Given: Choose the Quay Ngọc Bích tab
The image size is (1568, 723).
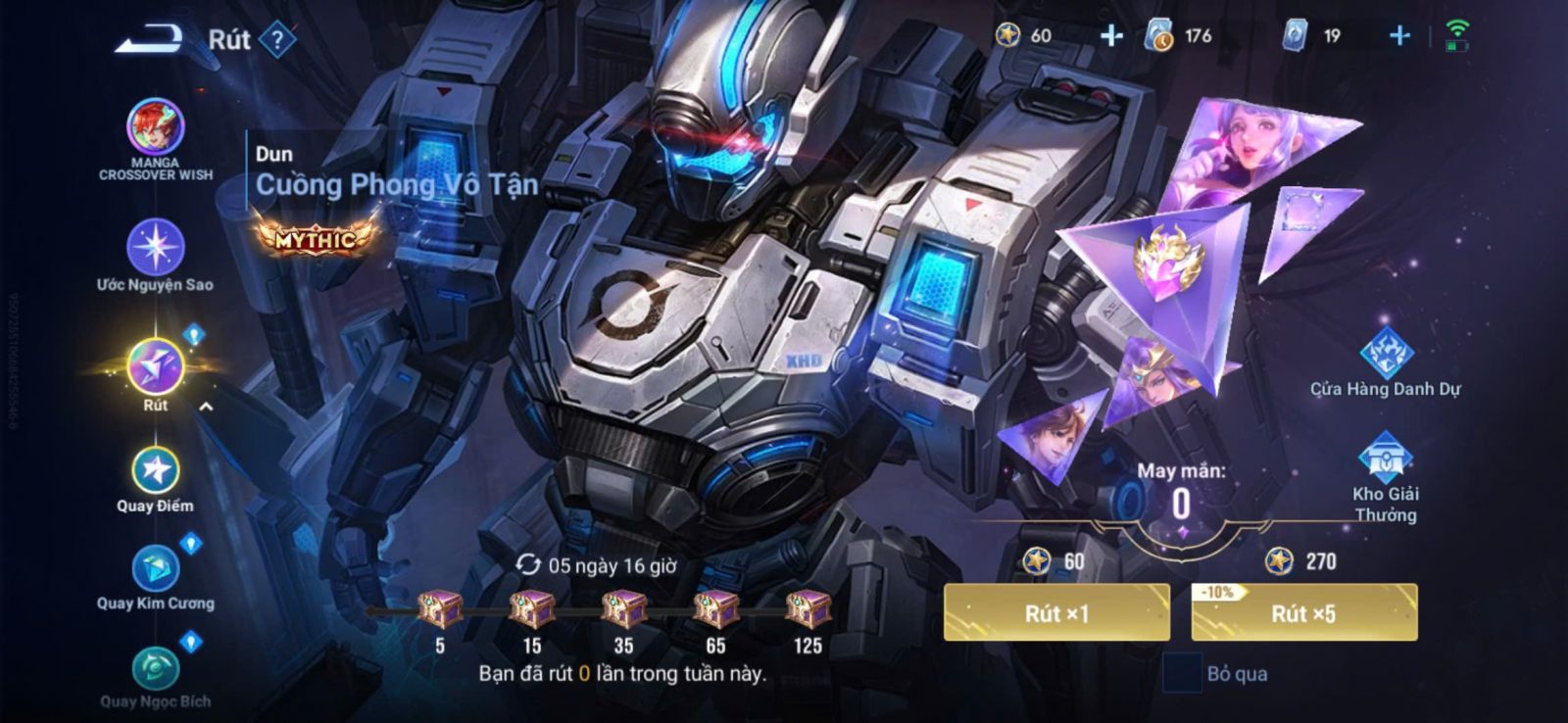Looking at the screenshot, I should 155,669.
